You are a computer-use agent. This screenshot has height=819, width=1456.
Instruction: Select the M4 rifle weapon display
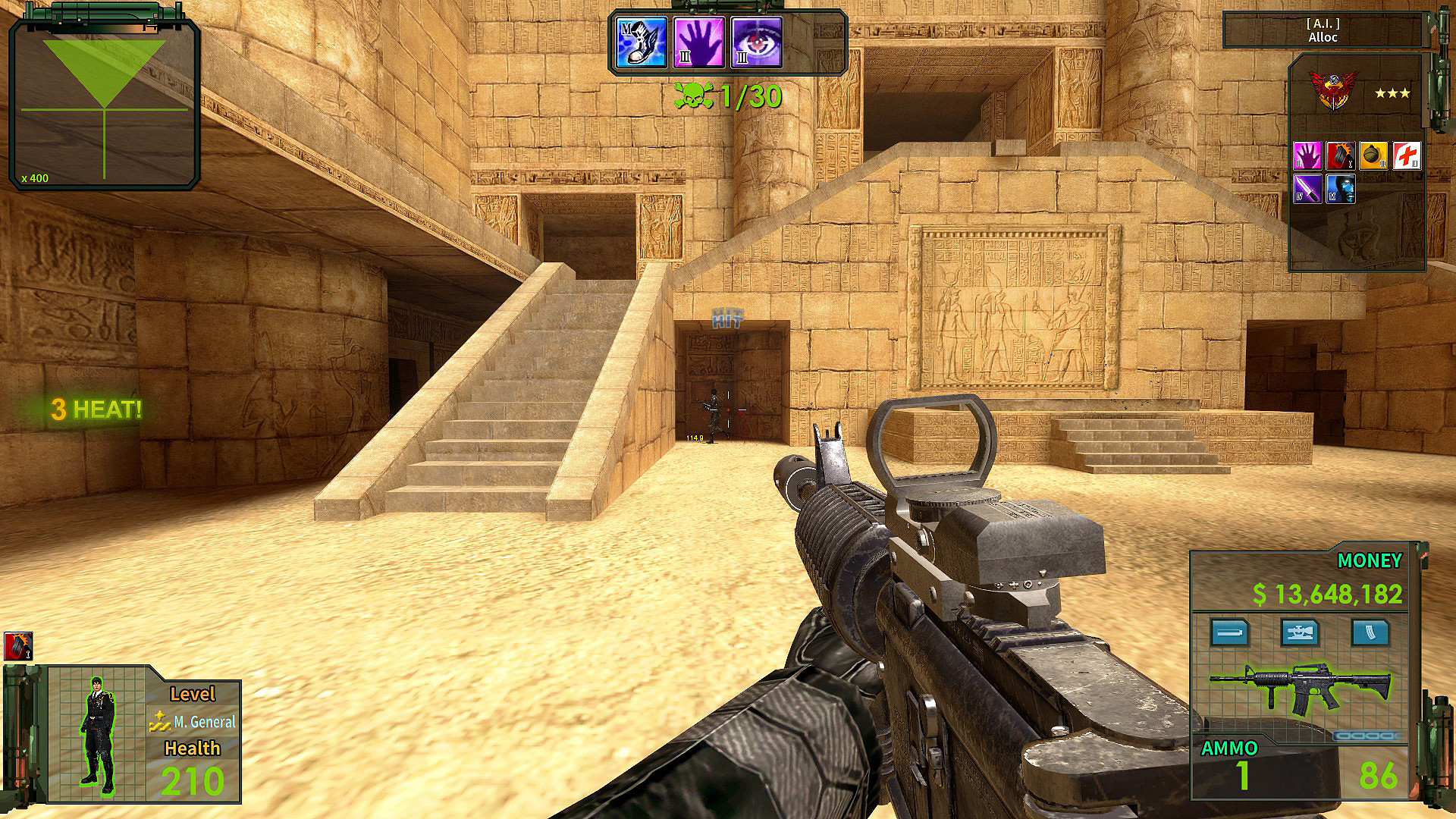point(1300,689)
